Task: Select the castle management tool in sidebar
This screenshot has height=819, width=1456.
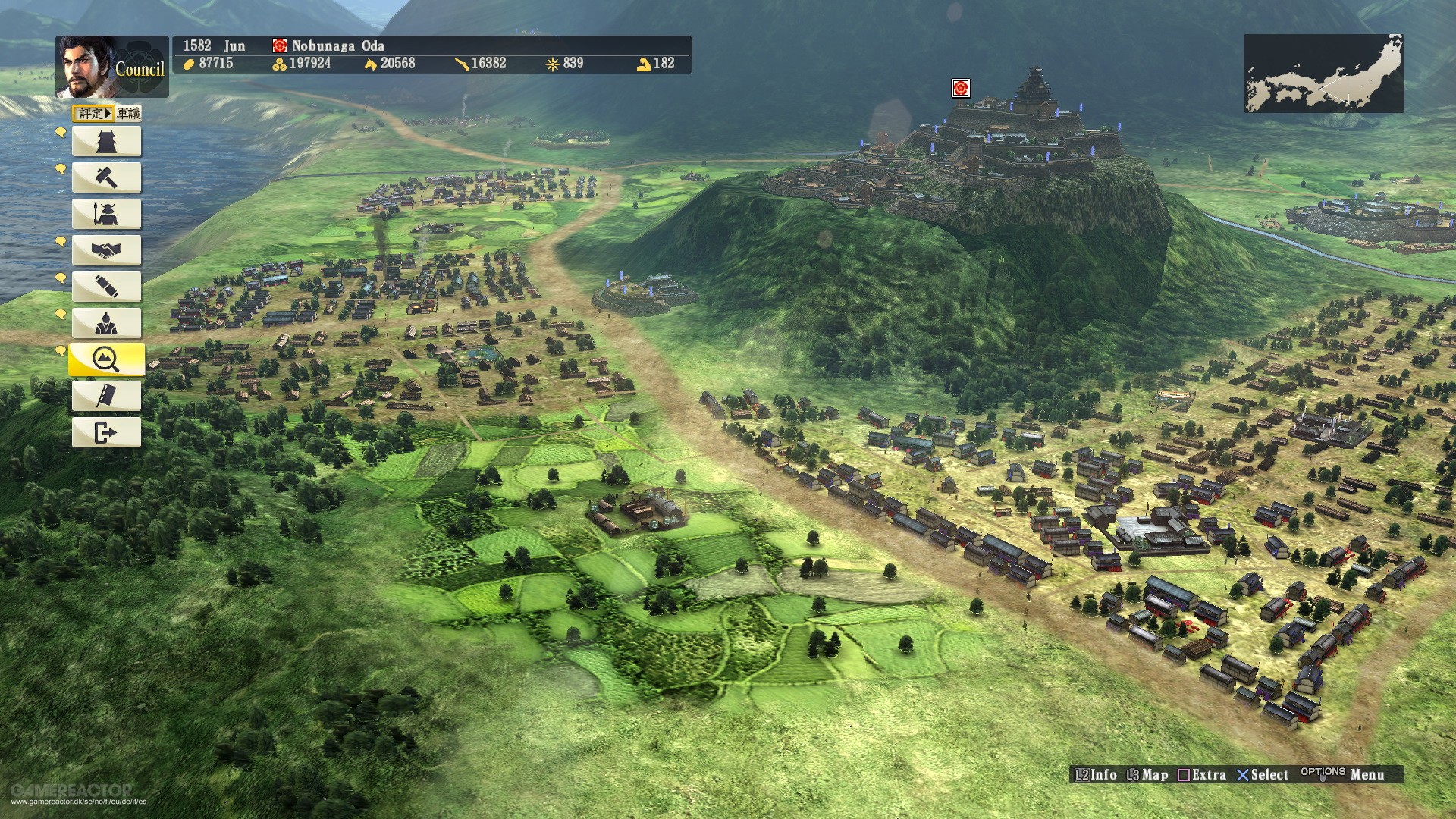Action: (106, 140)
